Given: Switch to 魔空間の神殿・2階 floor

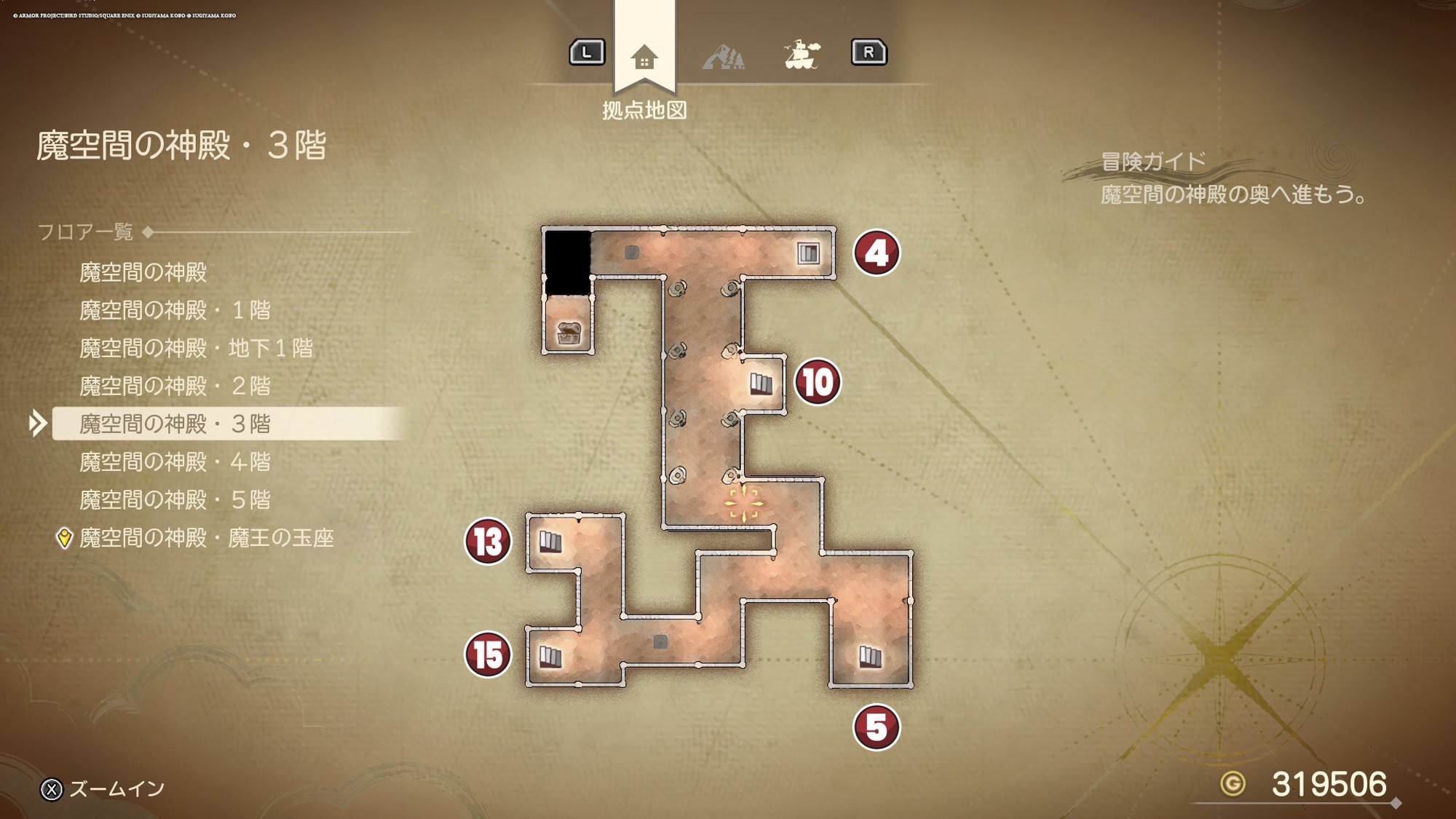Looking at the screenshot, I should tap(175, 386).
